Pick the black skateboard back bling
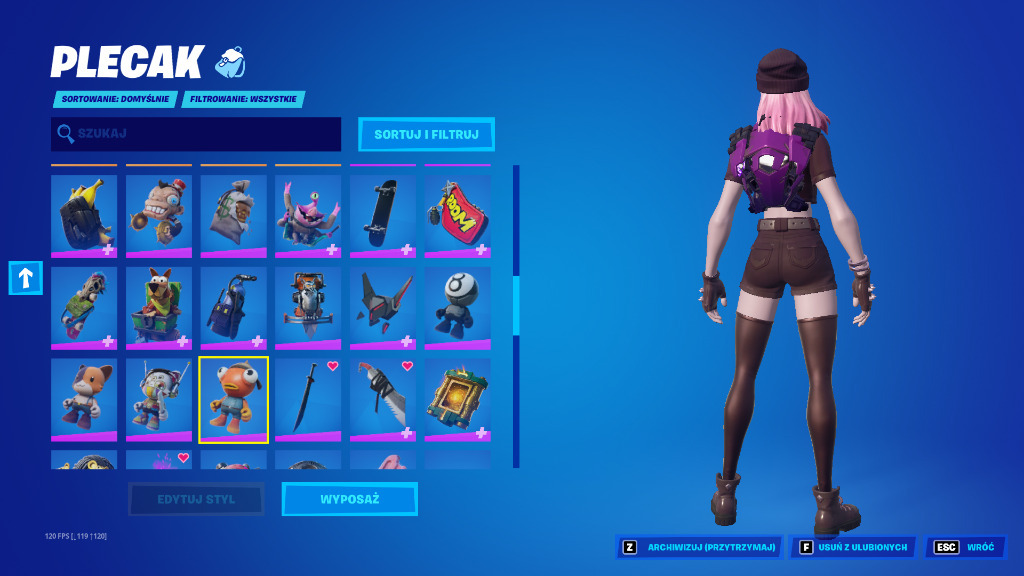Screen dimensions: 1024x576 (383, 216)
